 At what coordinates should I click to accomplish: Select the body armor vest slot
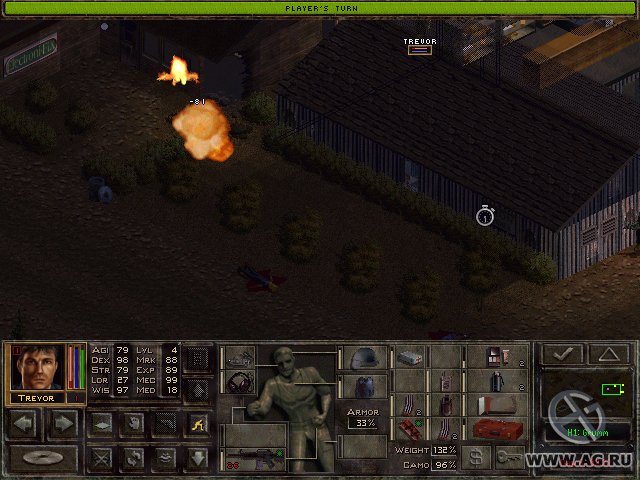coord(365,385)
